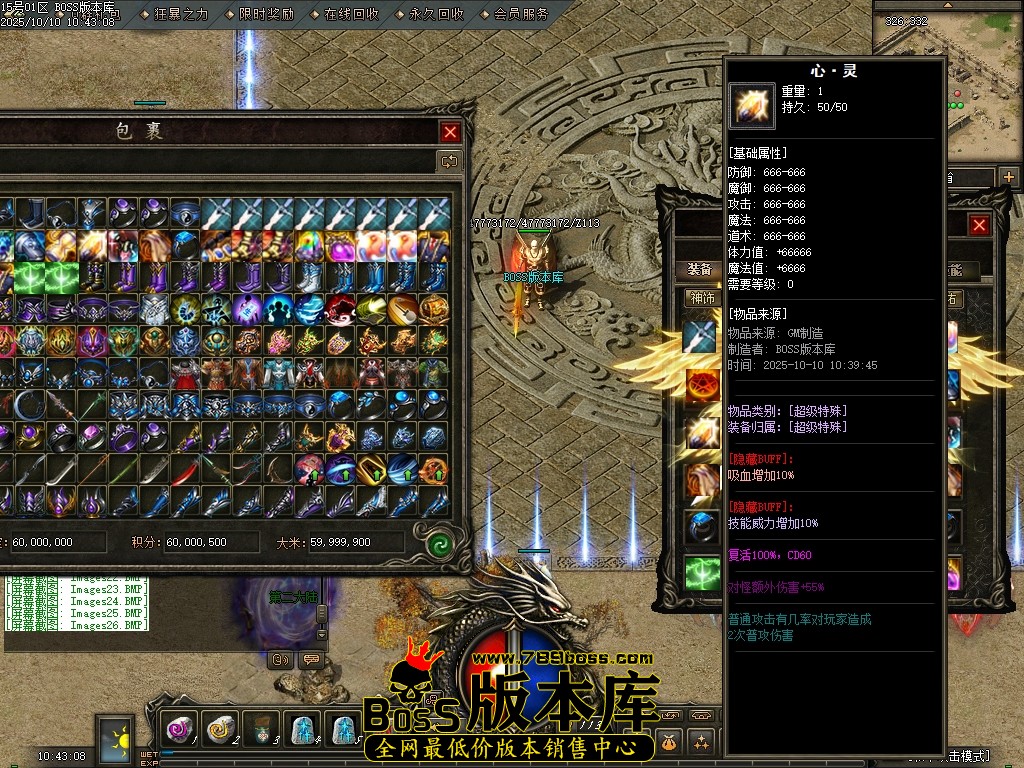Close the character equipment panel
Viewport: 1024px width, 768px height.
[979, 226]
